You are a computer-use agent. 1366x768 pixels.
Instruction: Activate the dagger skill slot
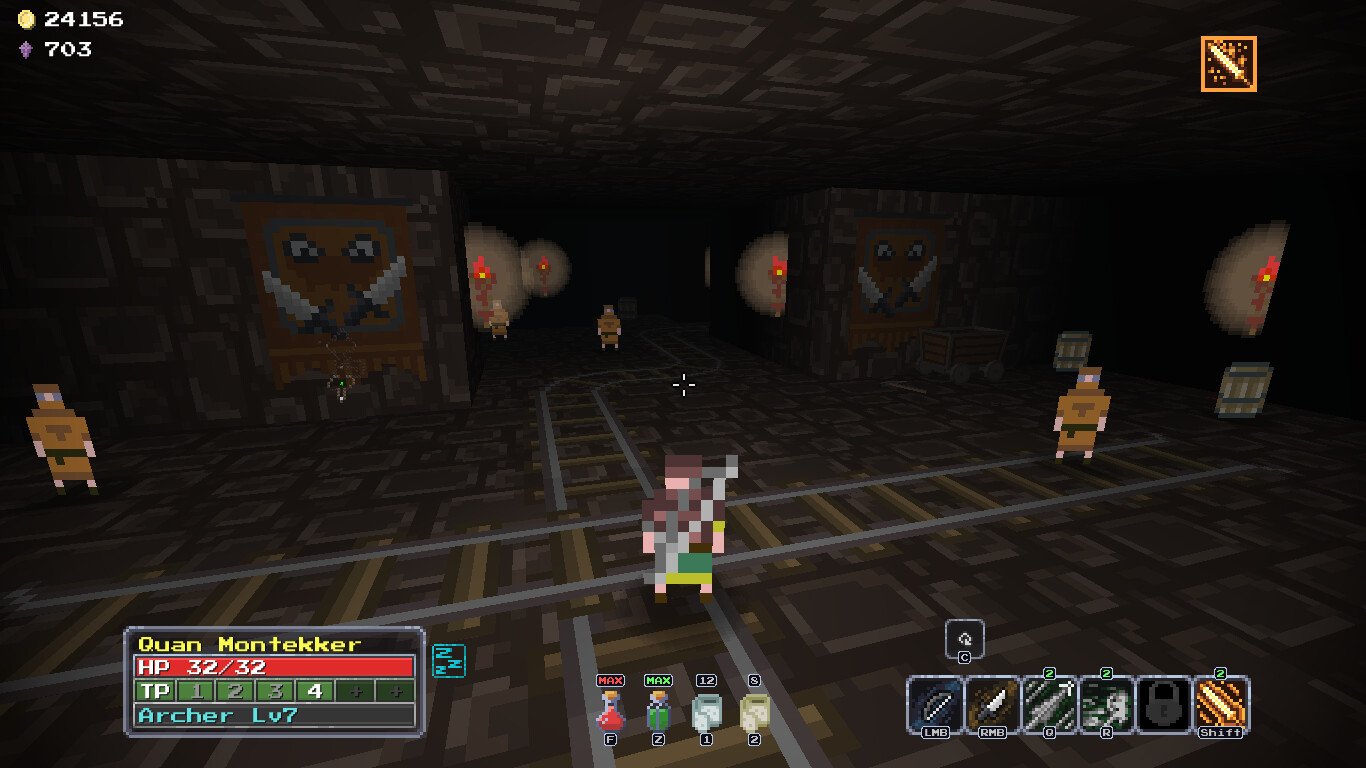993,704
